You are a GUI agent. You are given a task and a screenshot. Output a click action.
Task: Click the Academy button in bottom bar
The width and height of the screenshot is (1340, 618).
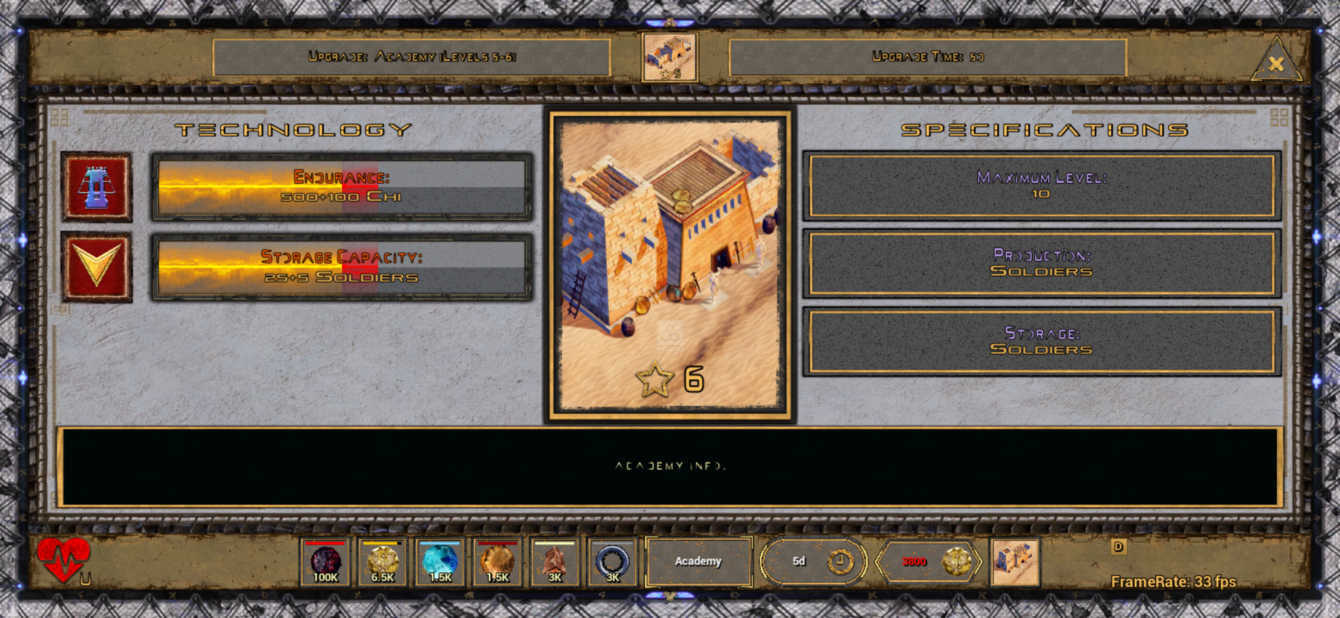tap(698, 561)
